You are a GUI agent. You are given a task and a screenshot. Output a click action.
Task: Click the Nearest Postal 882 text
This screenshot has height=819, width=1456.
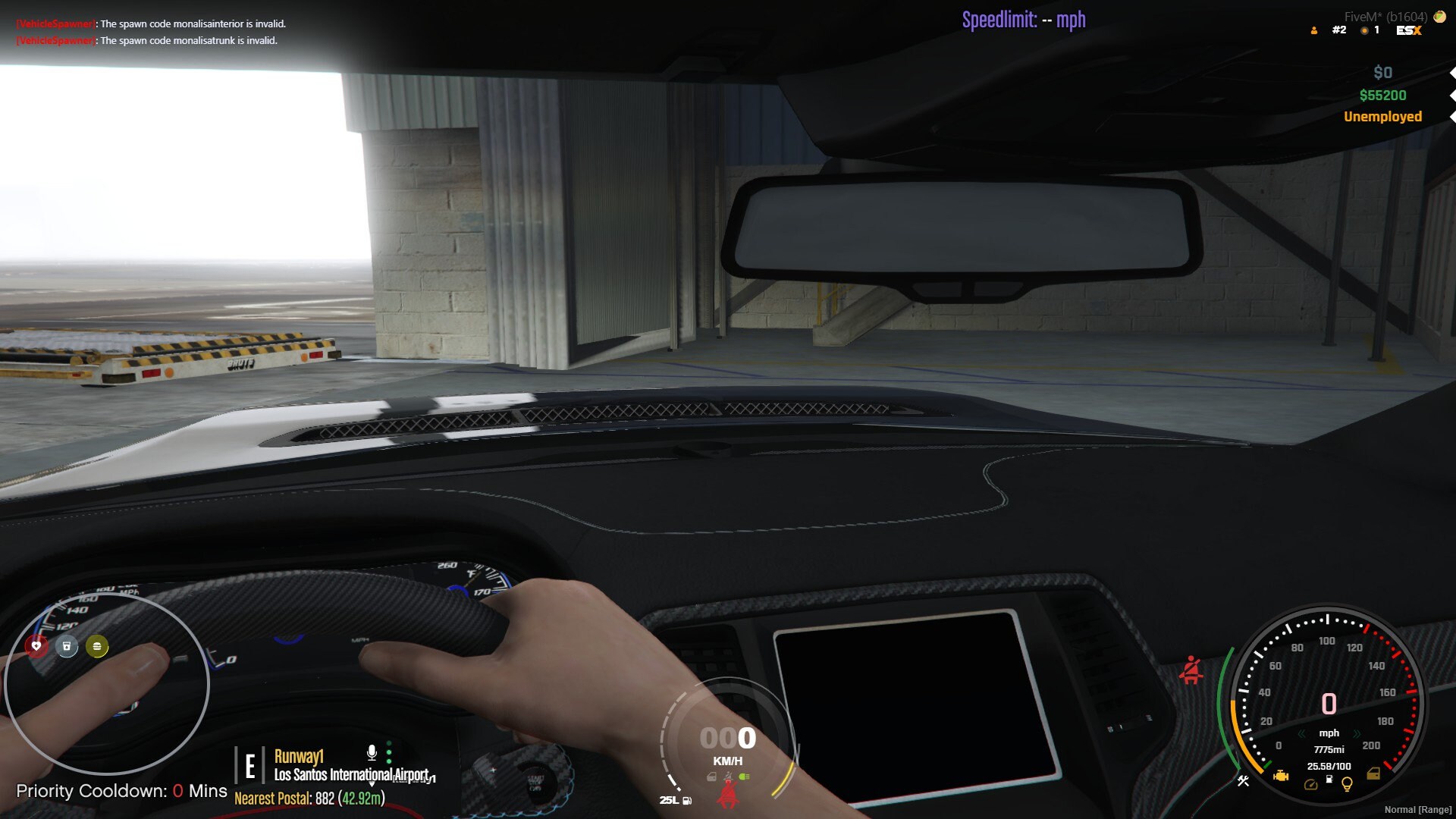point(311,799)
